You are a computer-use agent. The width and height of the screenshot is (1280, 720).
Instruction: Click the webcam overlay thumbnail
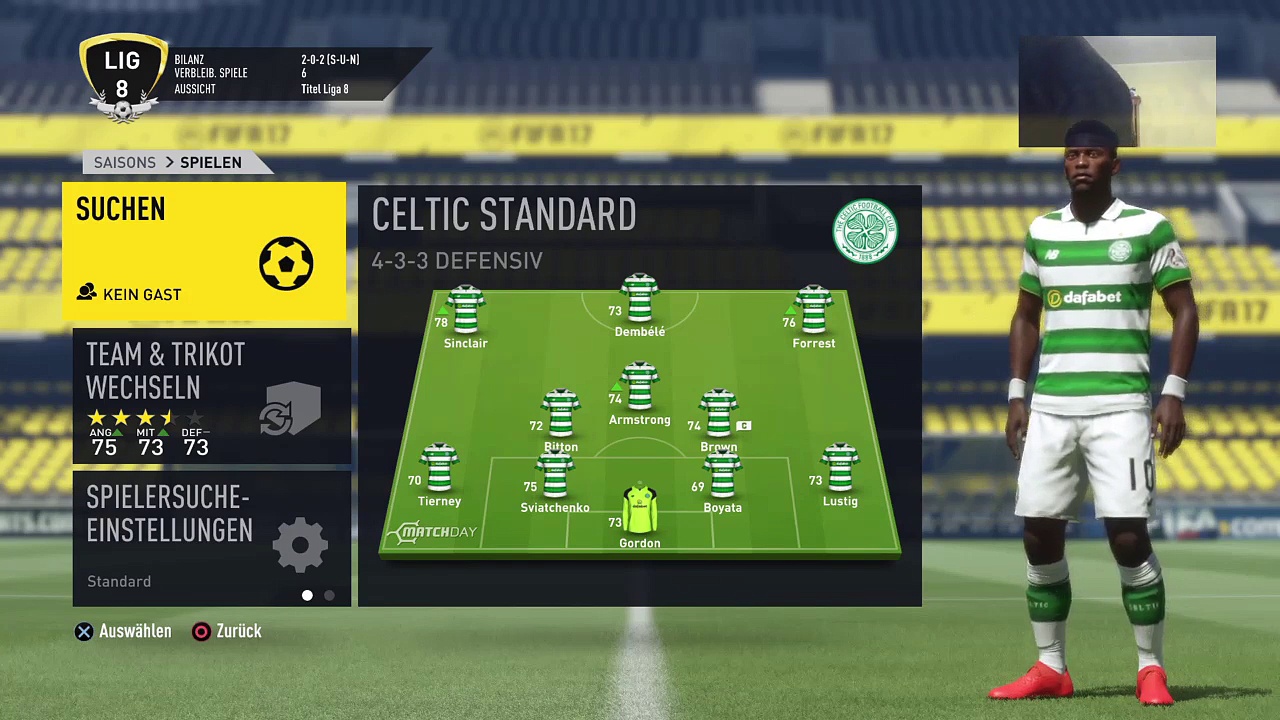[x=1117, y=92]
